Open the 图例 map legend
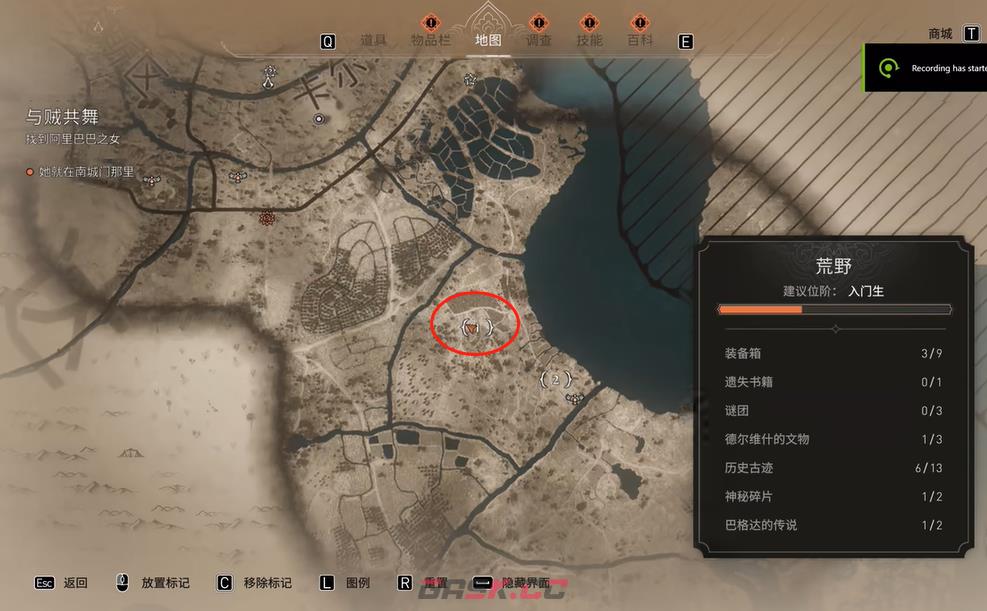Image resolution: width=987 pixels, height=611 pixels. pyautogui.click(x=358, y=583)
